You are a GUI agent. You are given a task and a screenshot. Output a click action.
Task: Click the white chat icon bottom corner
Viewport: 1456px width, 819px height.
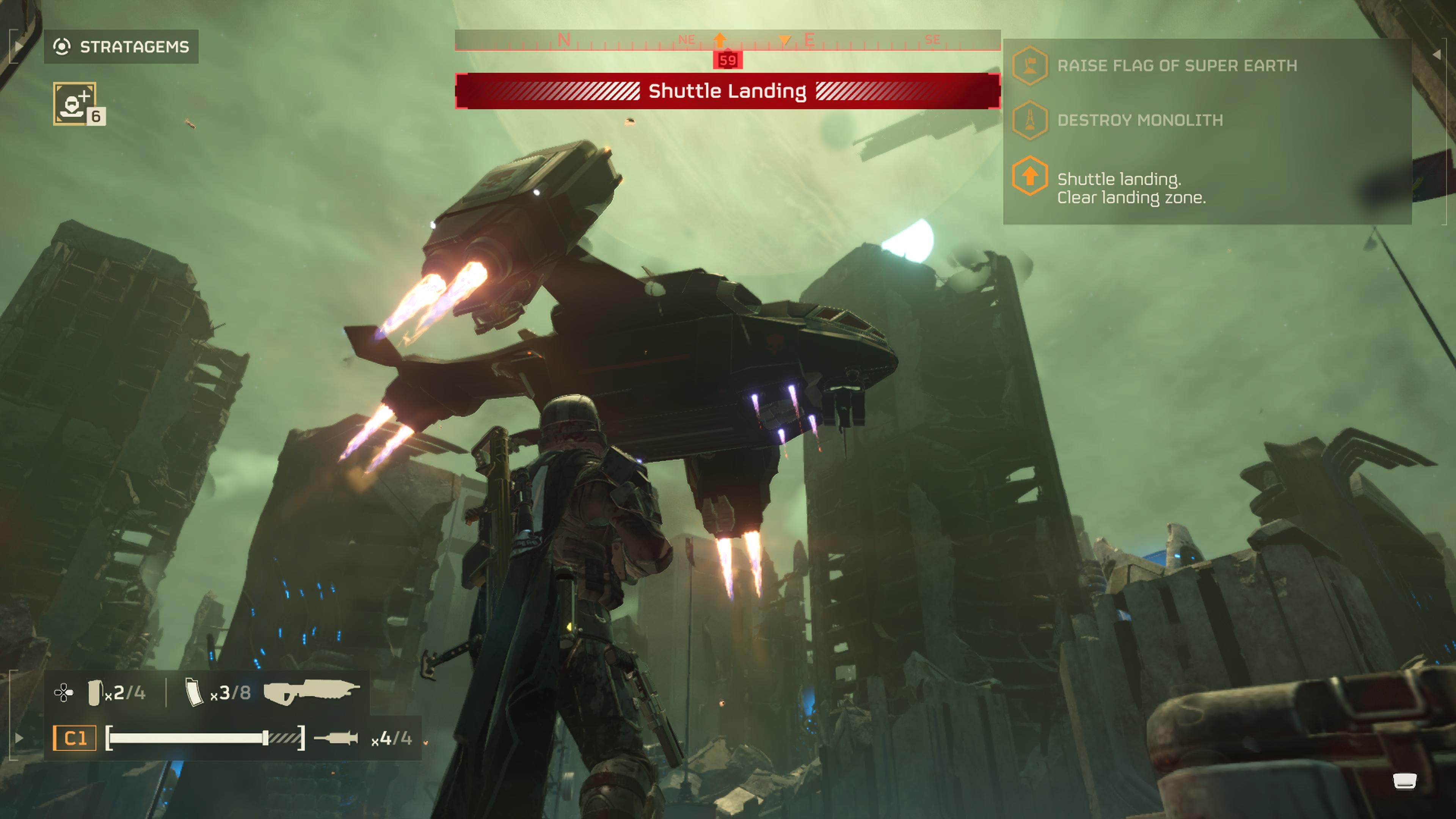click(1404, 781)
